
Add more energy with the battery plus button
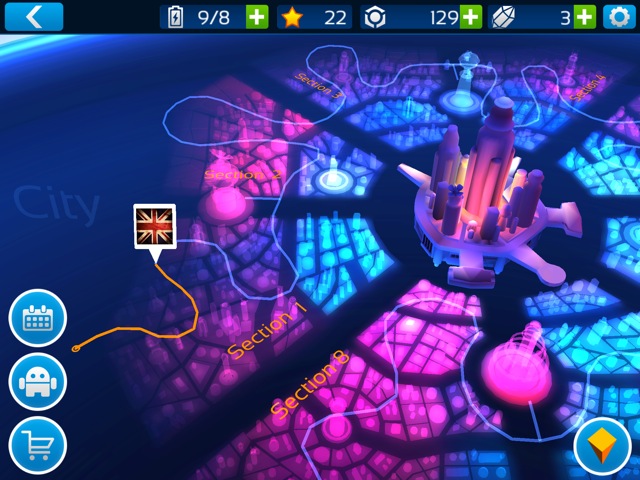pyautogui.click(x=258, y=17)
